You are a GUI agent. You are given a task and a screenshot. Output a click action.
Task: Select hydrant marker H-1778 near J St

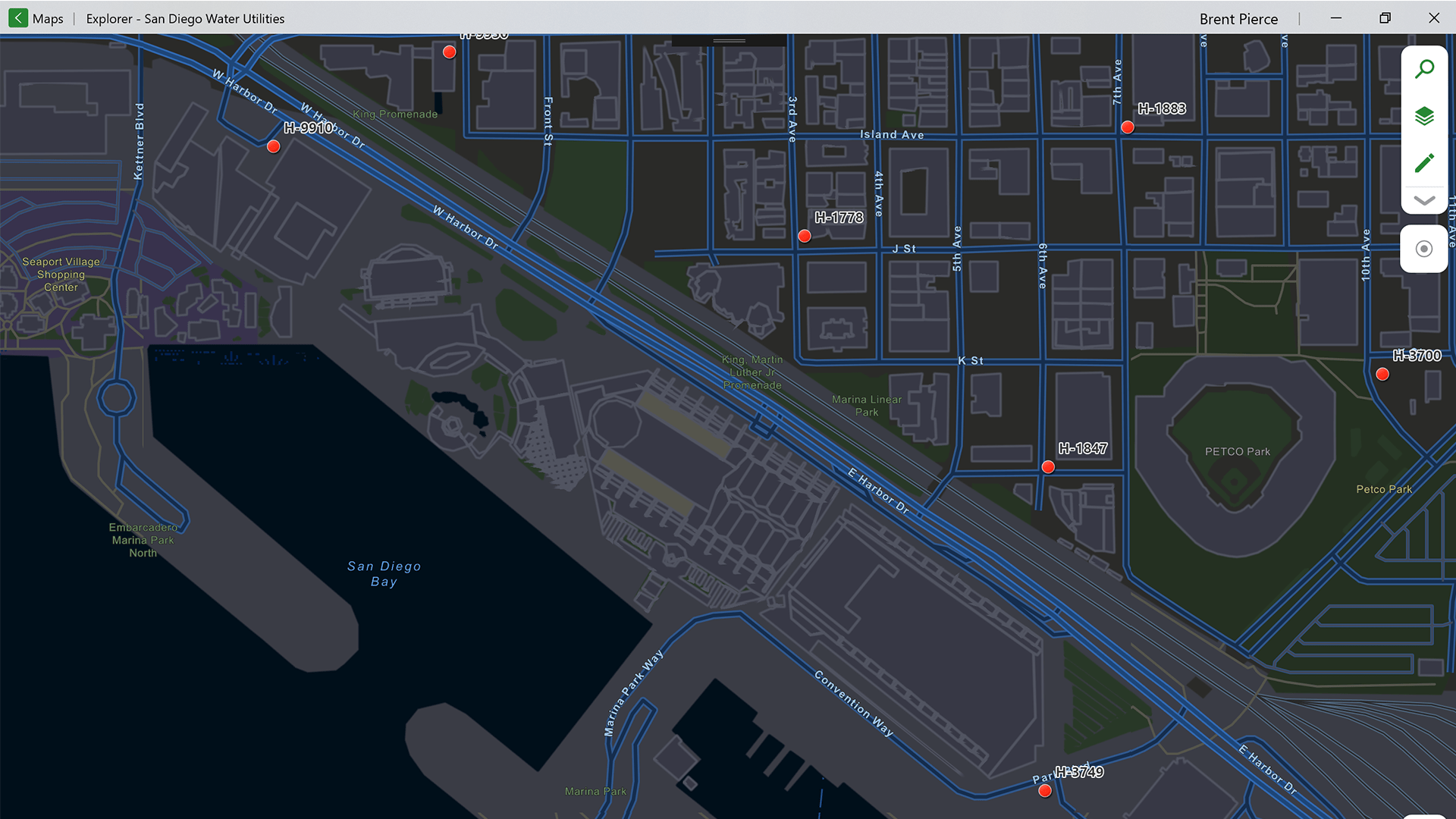(x=805, y=236)
